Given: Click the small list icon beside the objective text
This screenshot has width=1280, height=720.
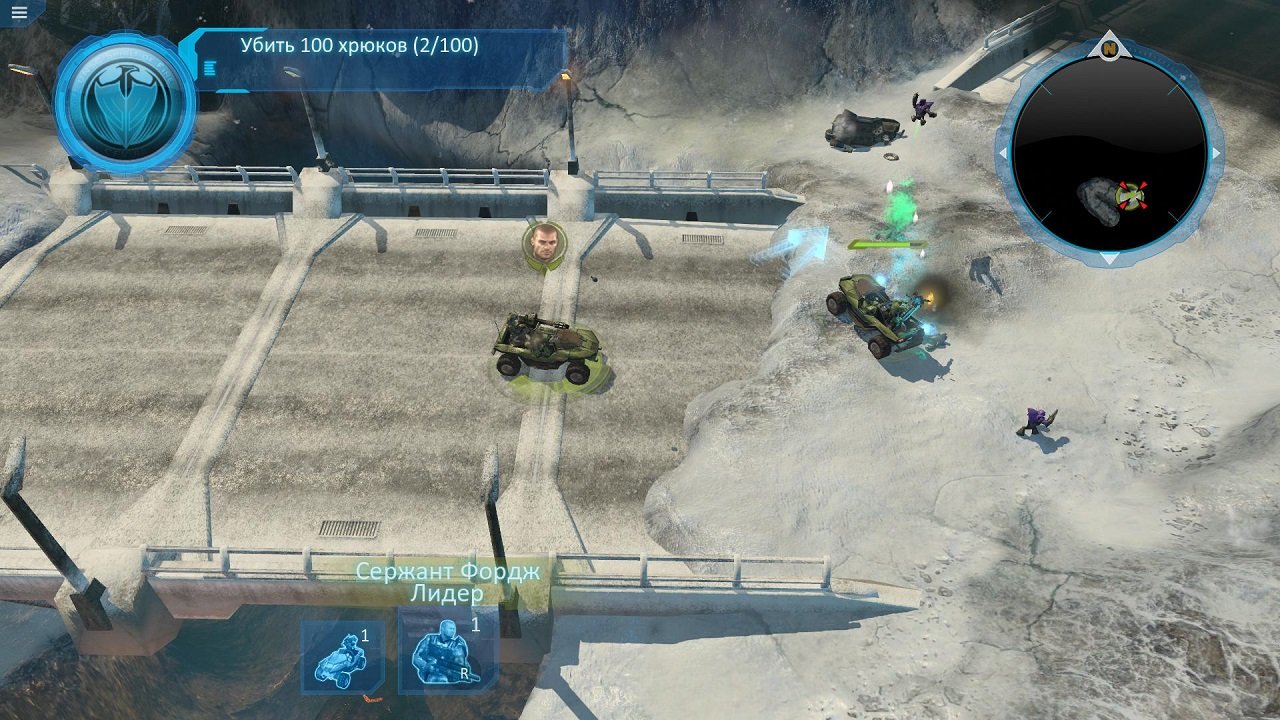Looking at the screenshot, I should 210,68.
